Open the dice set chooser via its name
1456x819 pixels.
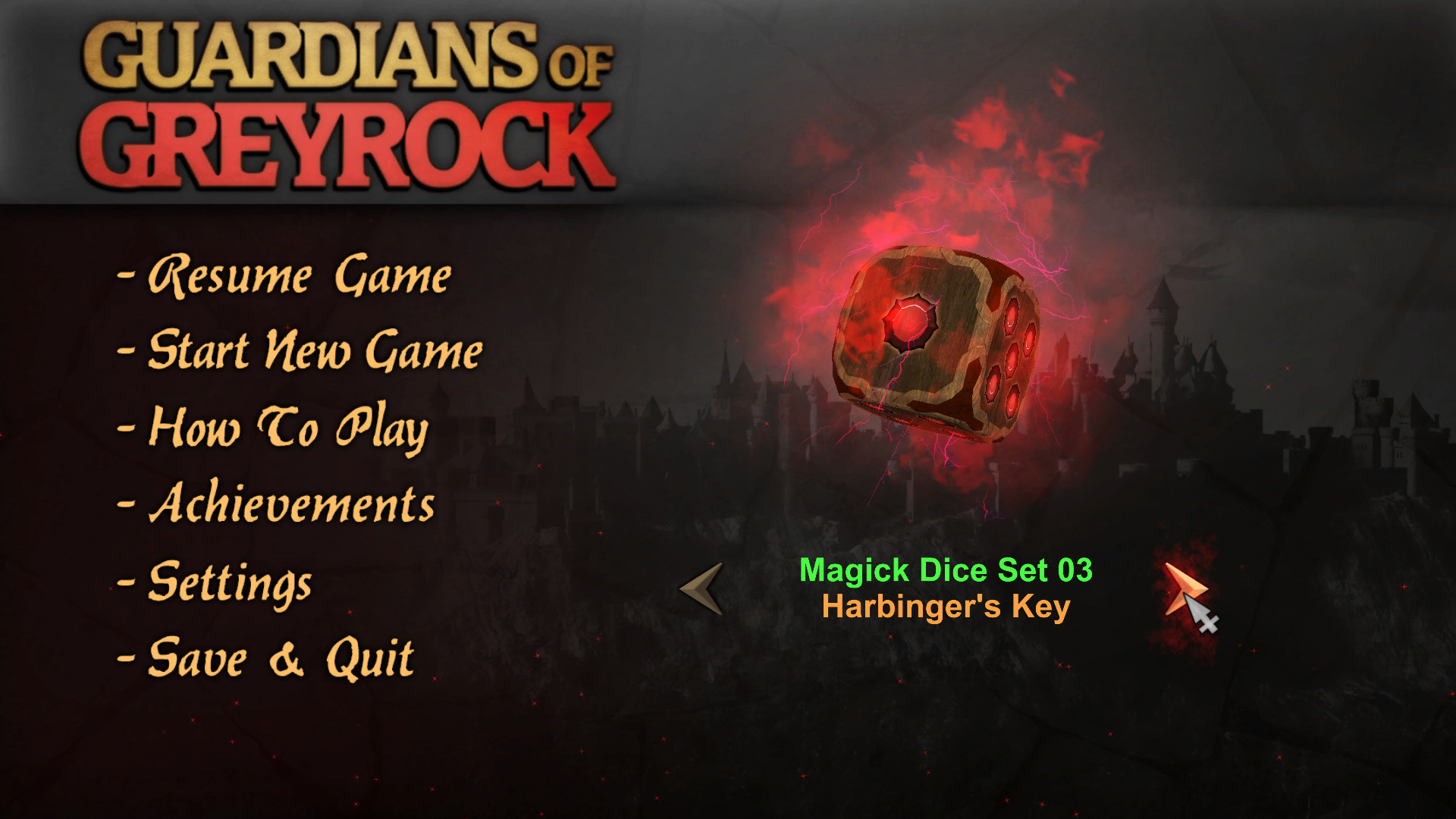(x=946, y=571)
